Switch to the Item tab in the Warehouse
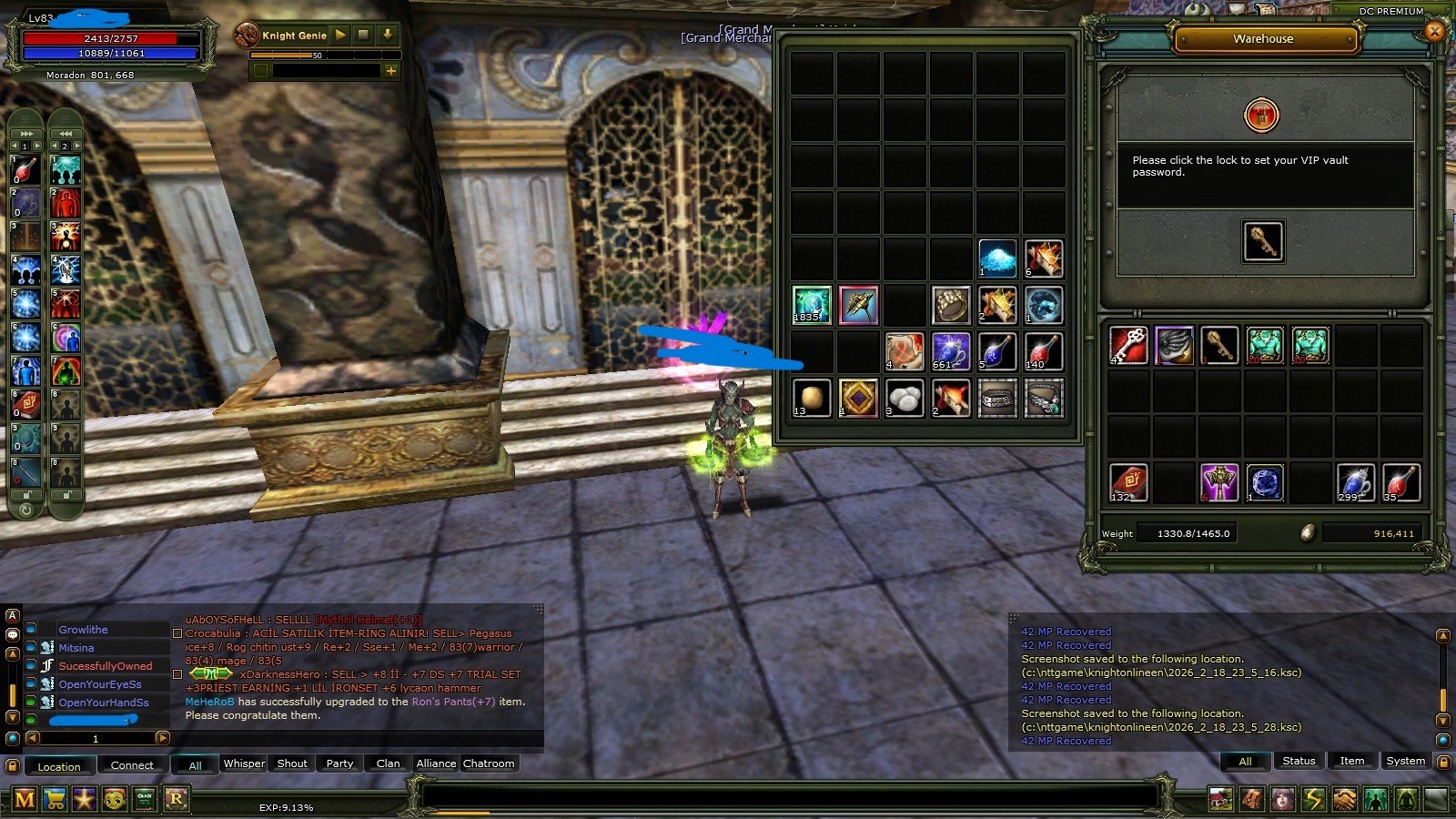1456x819 pixels. (x=1352, y=761)
